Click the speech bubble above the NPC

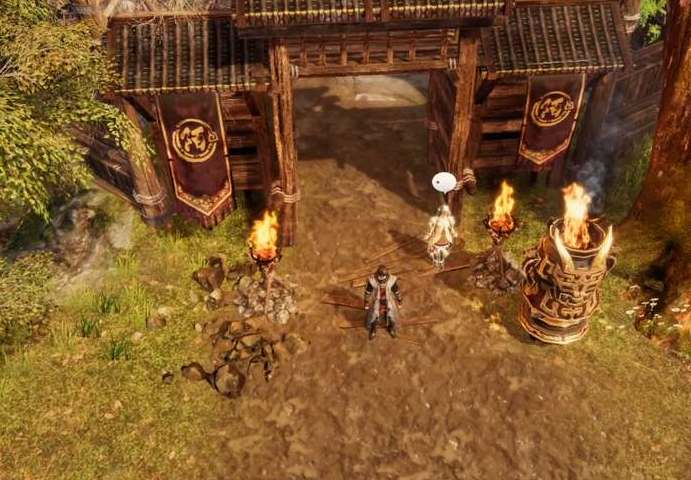click(x=444, y=182)
